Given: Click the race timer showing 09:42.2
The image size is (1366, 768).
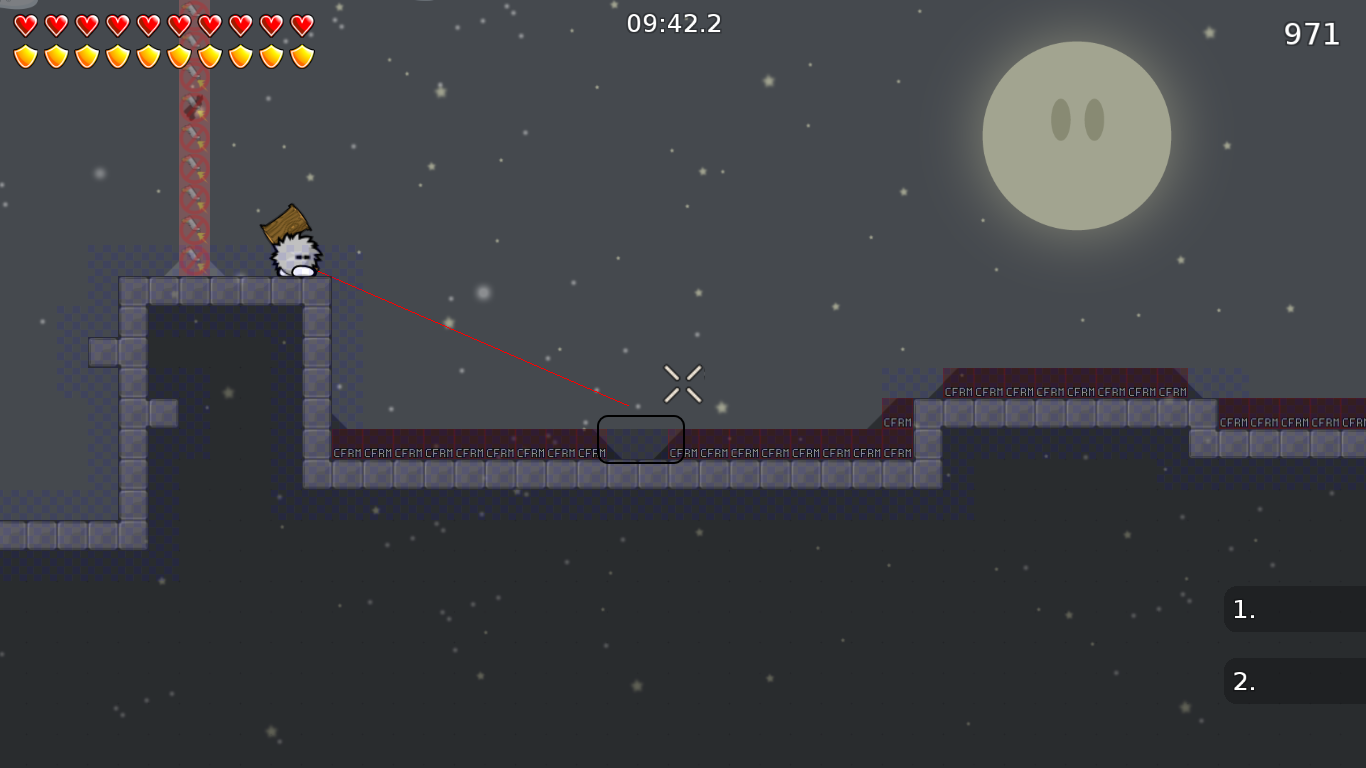Looking at the screenshot, I should (x=674, y=24).
